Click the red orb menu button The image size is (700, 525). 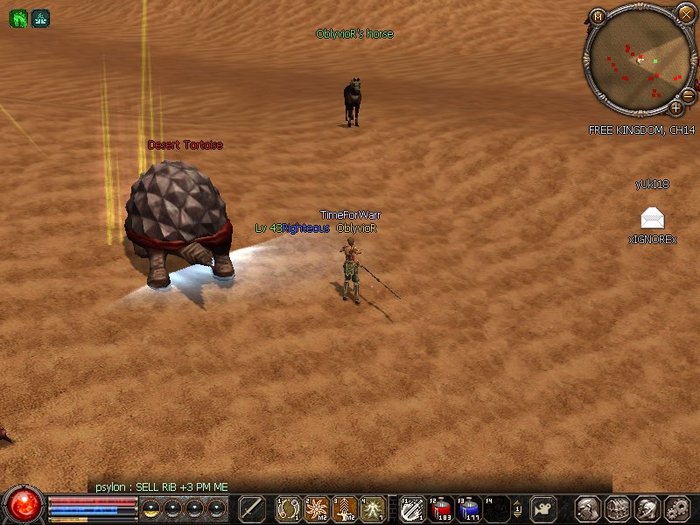click(x=22, y=505)
